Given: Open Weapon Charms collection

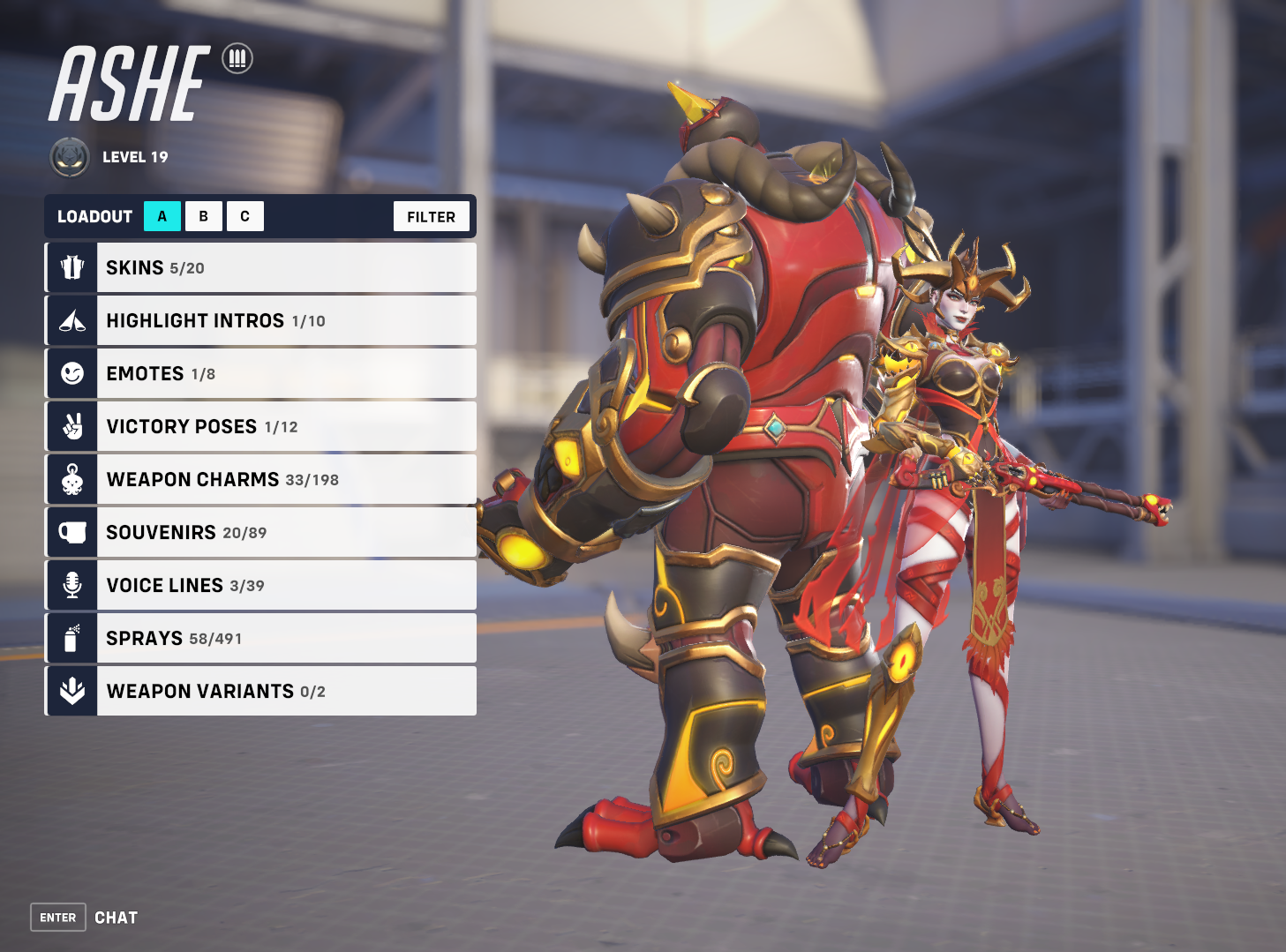Looking at the screenshot, I should coord(260,479).
